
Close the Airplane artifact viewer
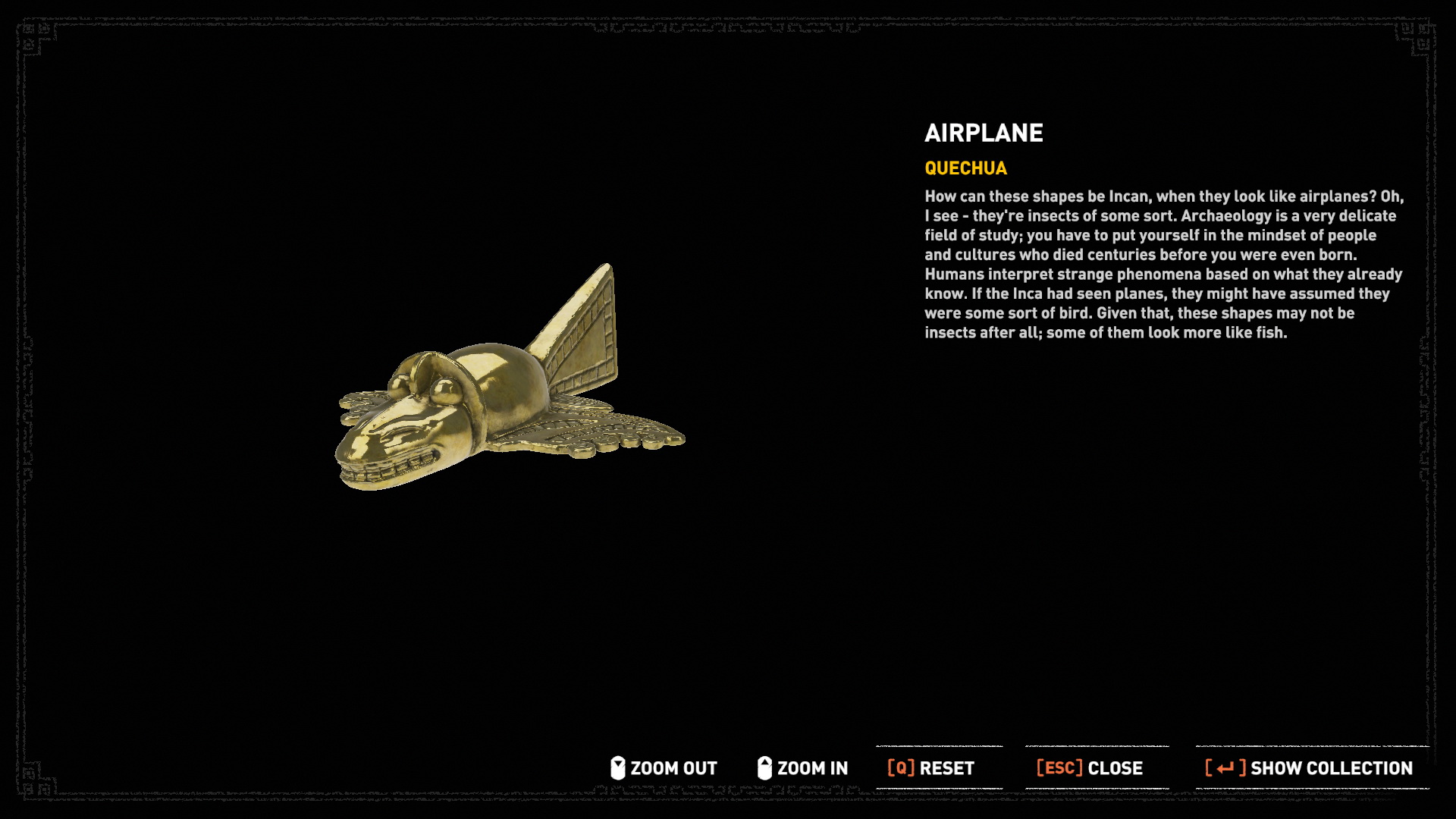pyautogui.click(x=1090, y=768)
